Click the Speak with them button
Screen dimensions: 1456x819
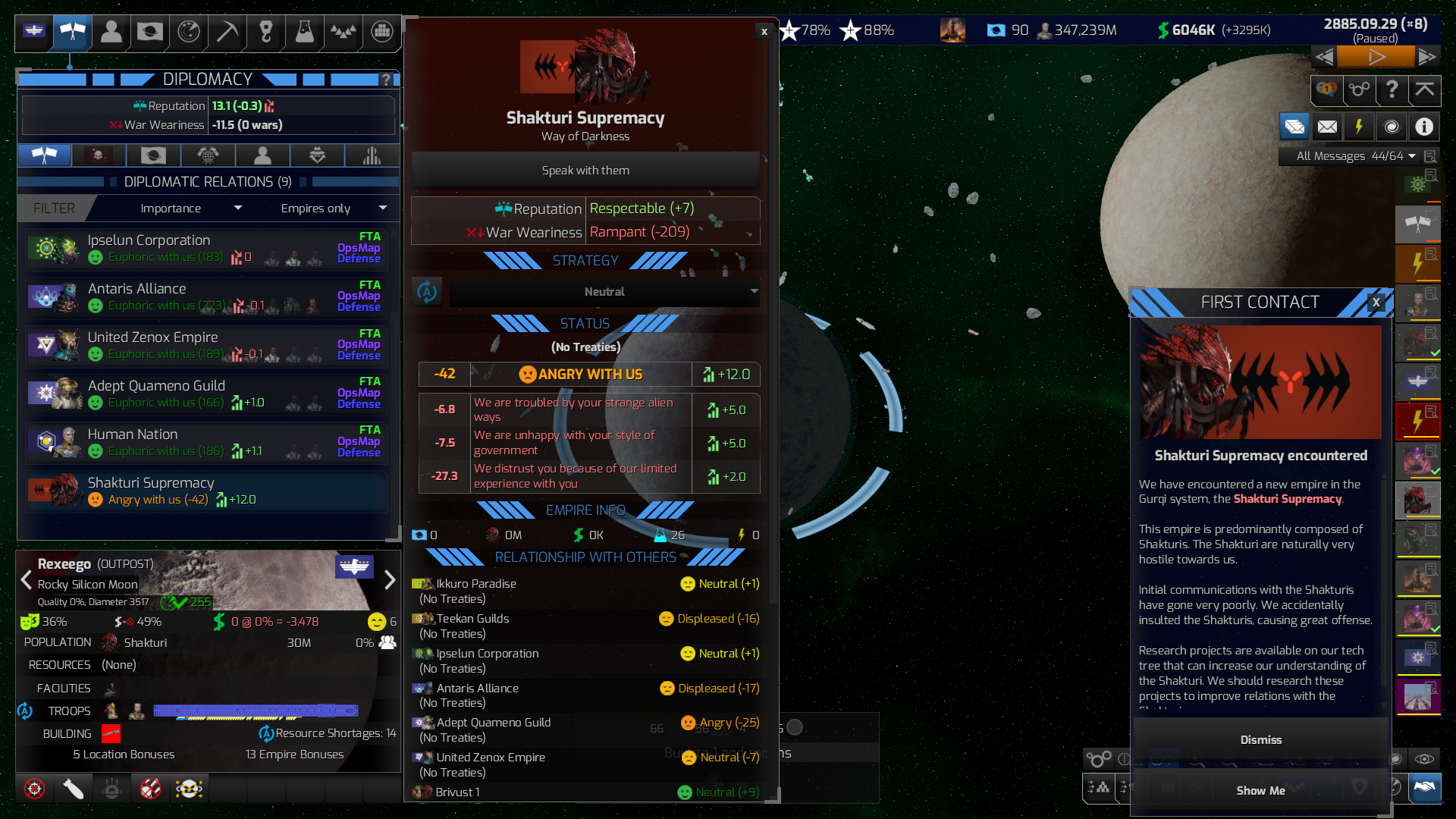coord(584,170)
